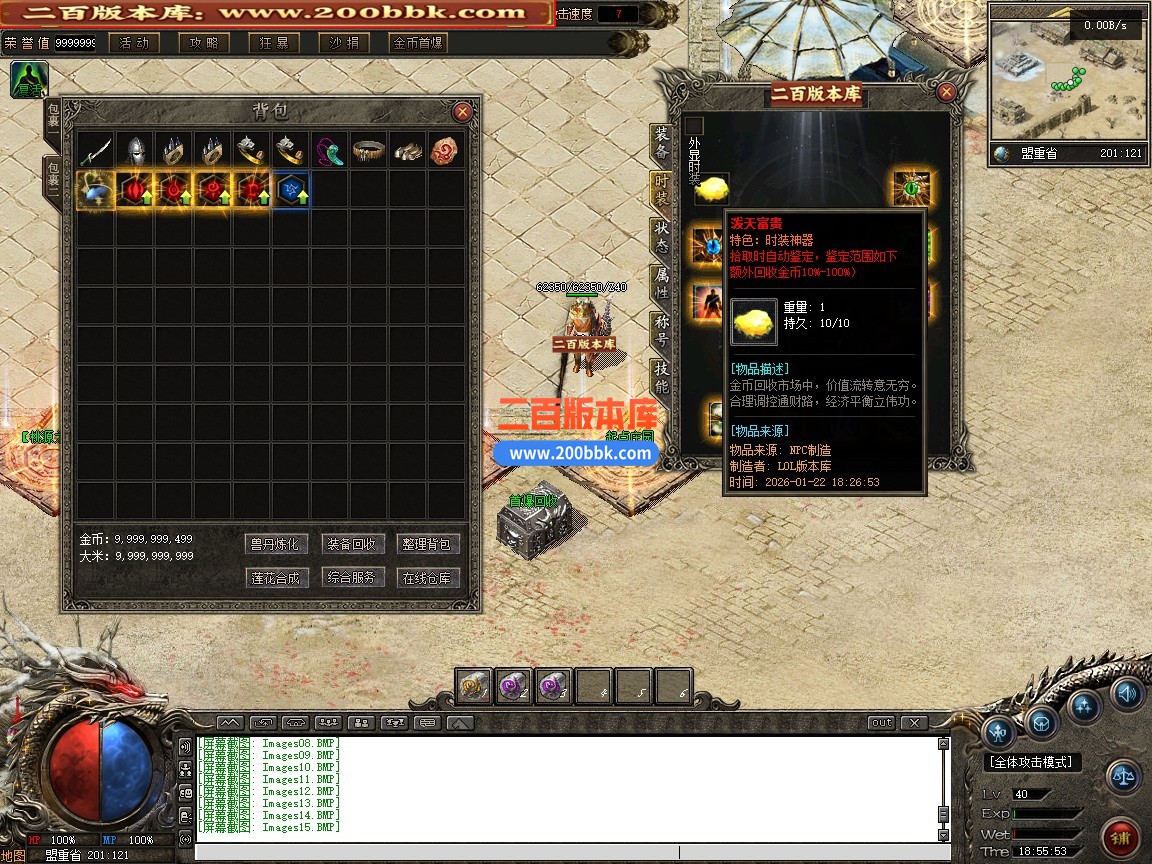This screenshot has height=864, width=1152.
Task: Open the 攻略 guide menu
Action: (x=204, y=43)
